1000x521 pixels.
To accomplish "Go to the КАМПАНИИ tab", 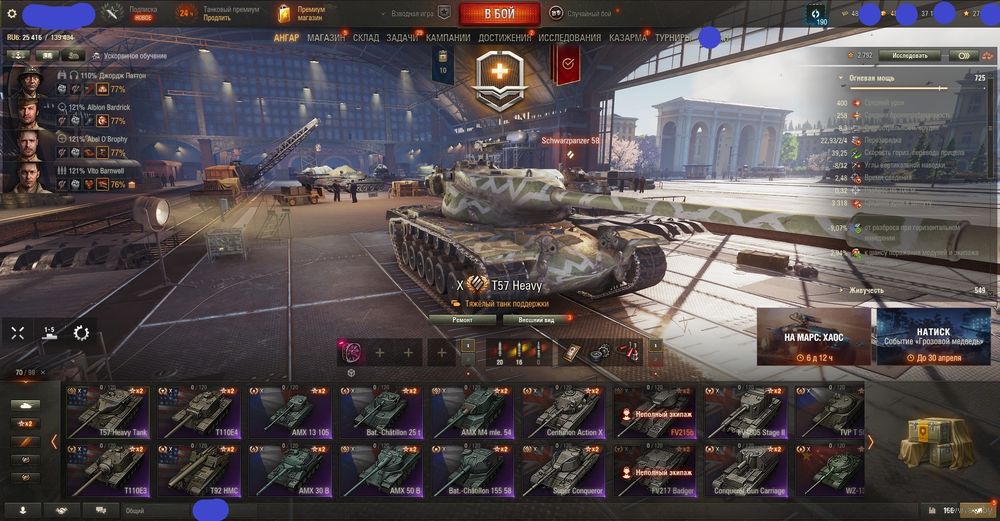I will [448, 38].
